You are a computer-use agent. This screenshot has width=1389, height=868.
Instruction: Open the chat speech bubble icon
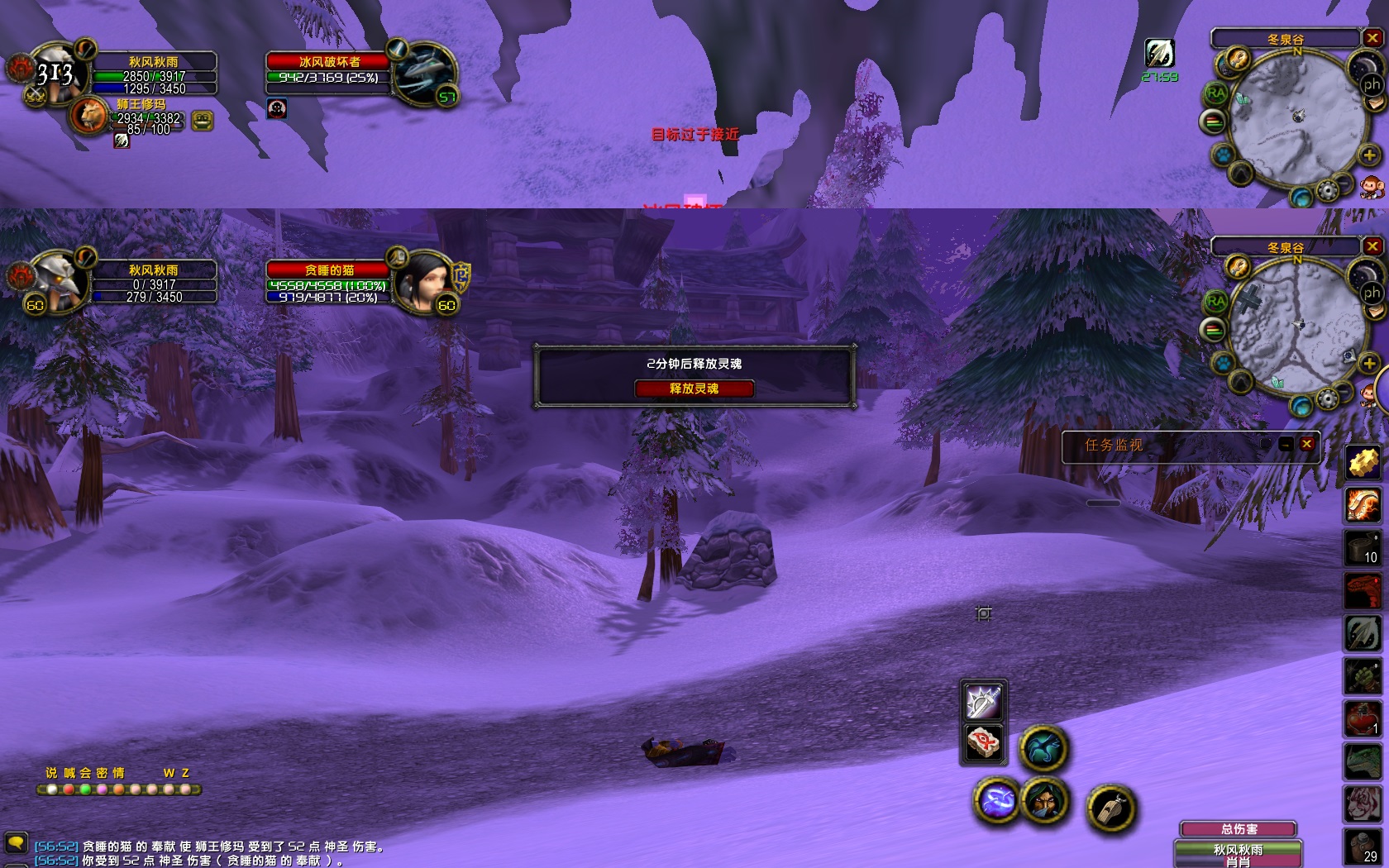[x=16, y=842]
